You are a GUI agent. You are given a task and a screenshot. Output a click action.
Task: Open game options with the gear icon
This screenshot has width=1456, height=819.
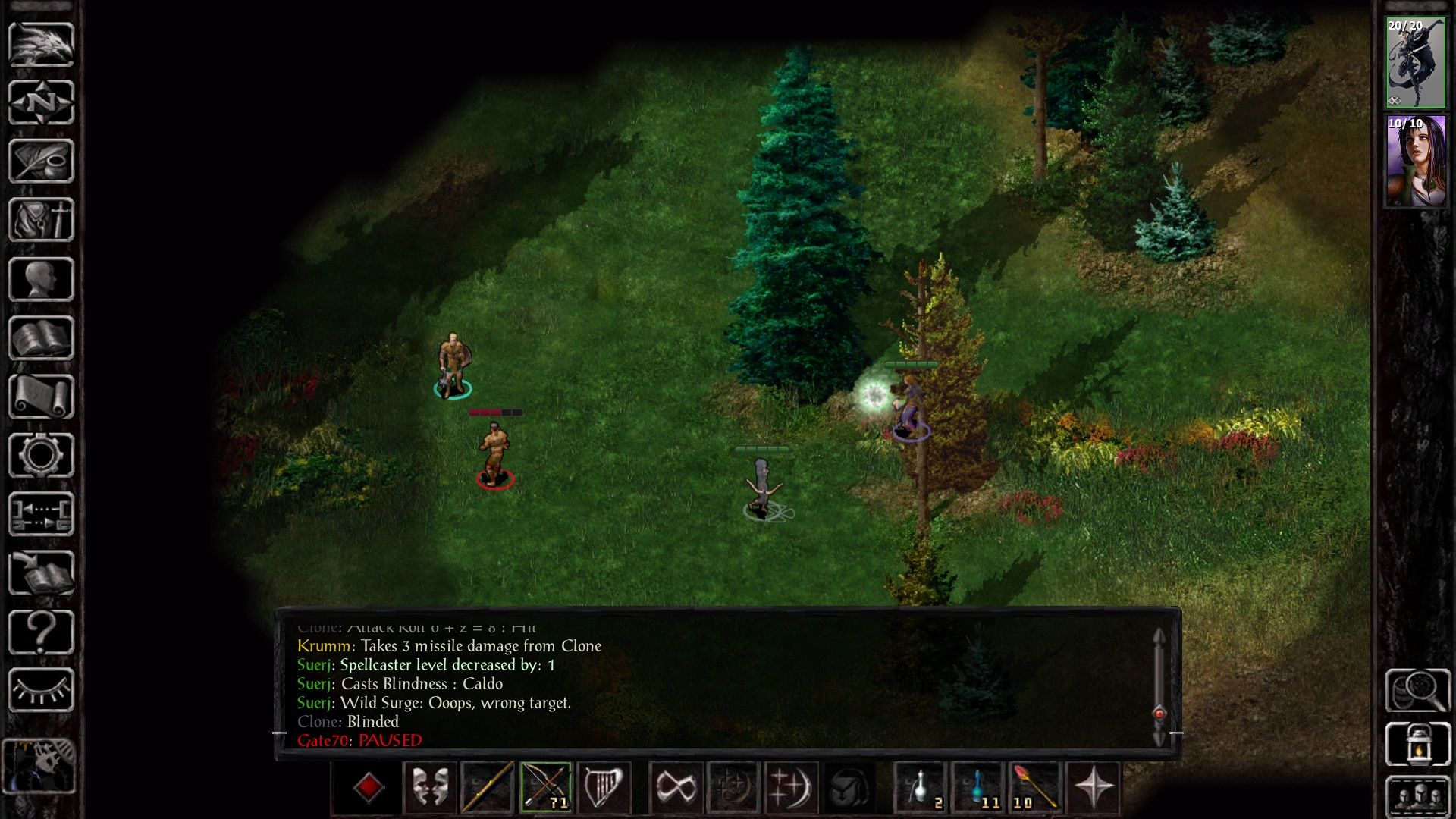click(41, 456)
